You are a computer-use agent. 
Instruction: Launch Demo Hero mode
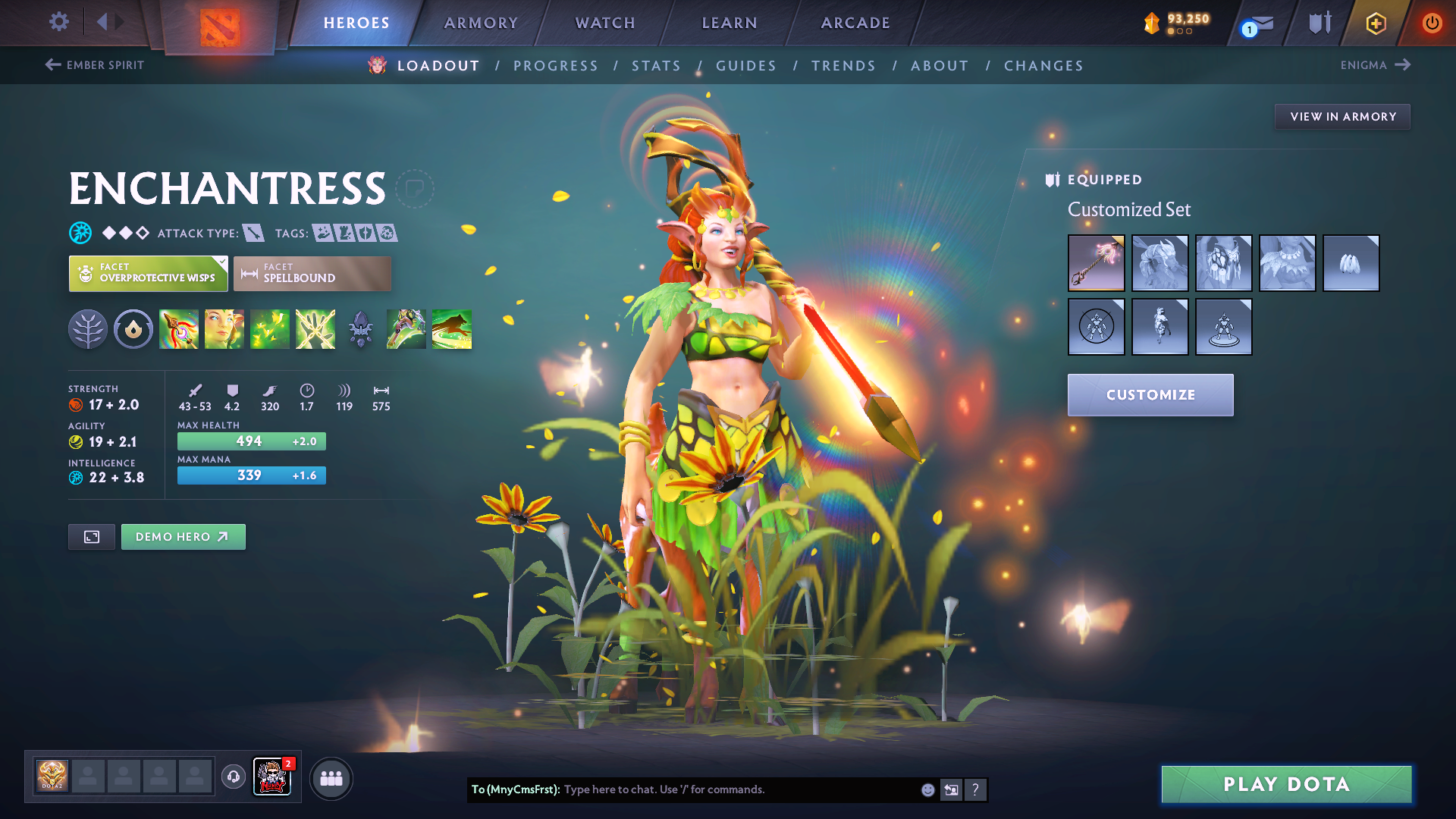(x=183, y=537)
